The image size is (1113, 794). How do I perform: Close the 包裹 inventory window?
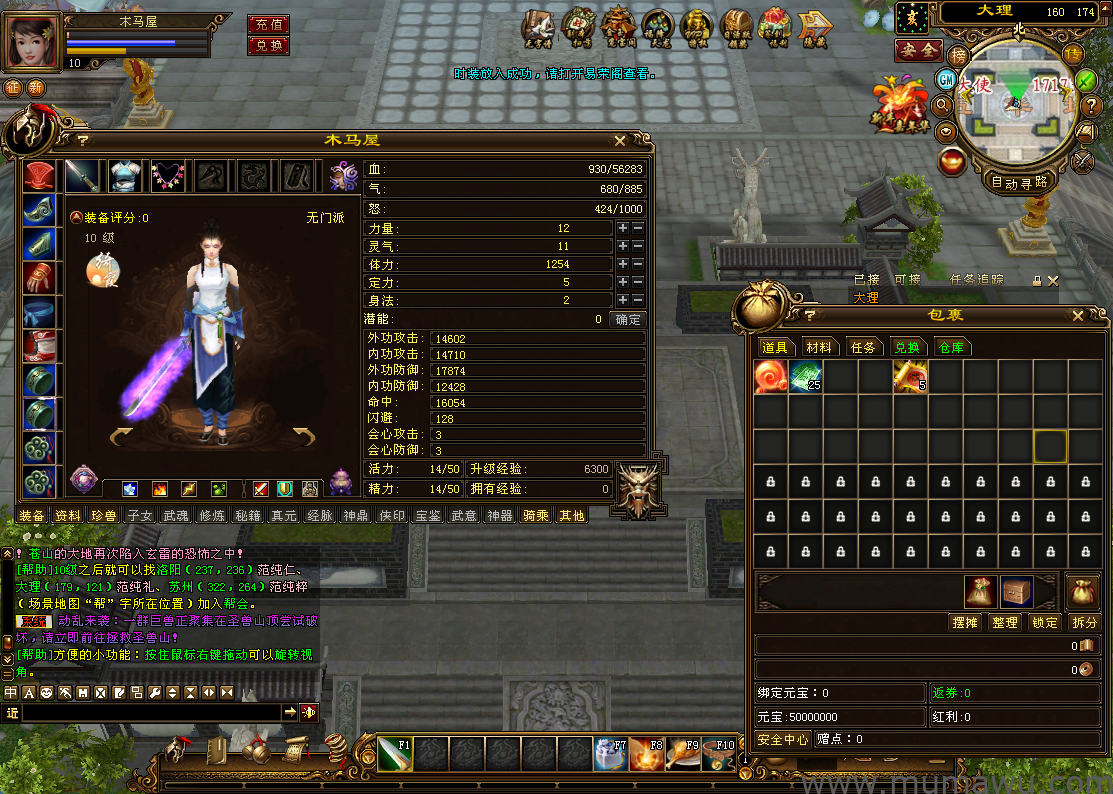(x=1077, y=315)
